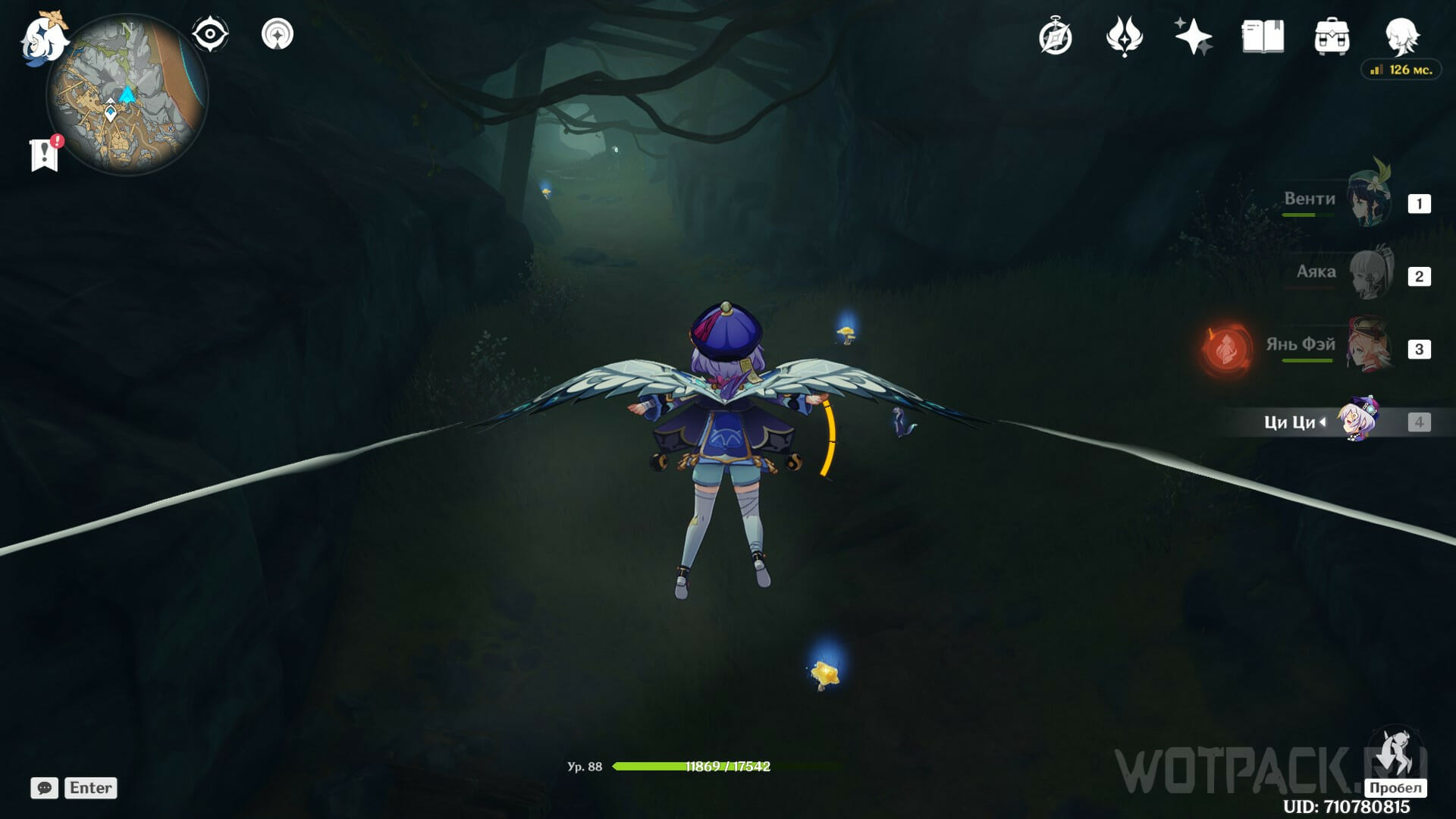
Task: Open the Battle Pass icon
Action: coord(1124,36)
